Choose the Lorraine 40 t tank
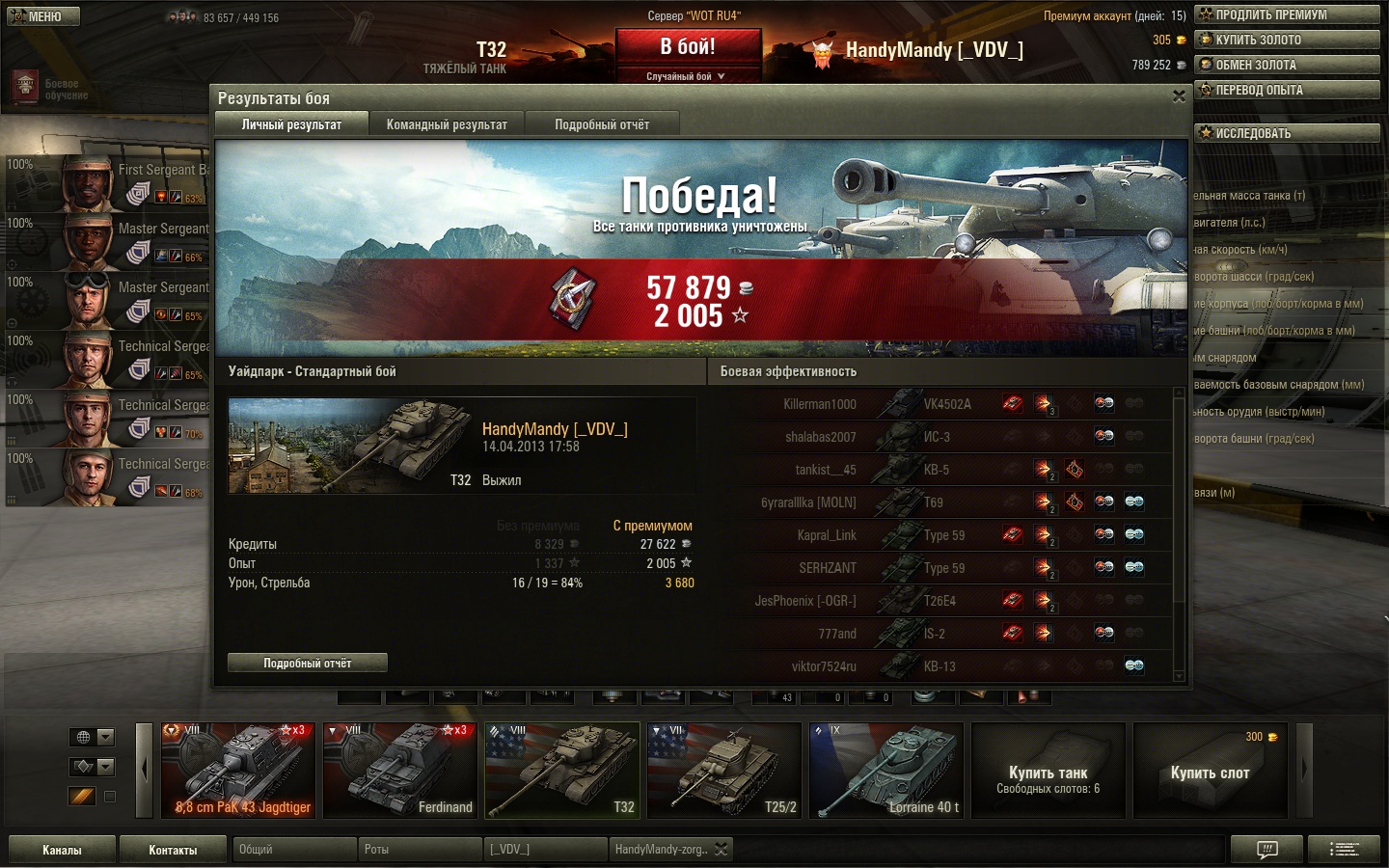Screen dimensions: 1389x868 coord(886,770)
